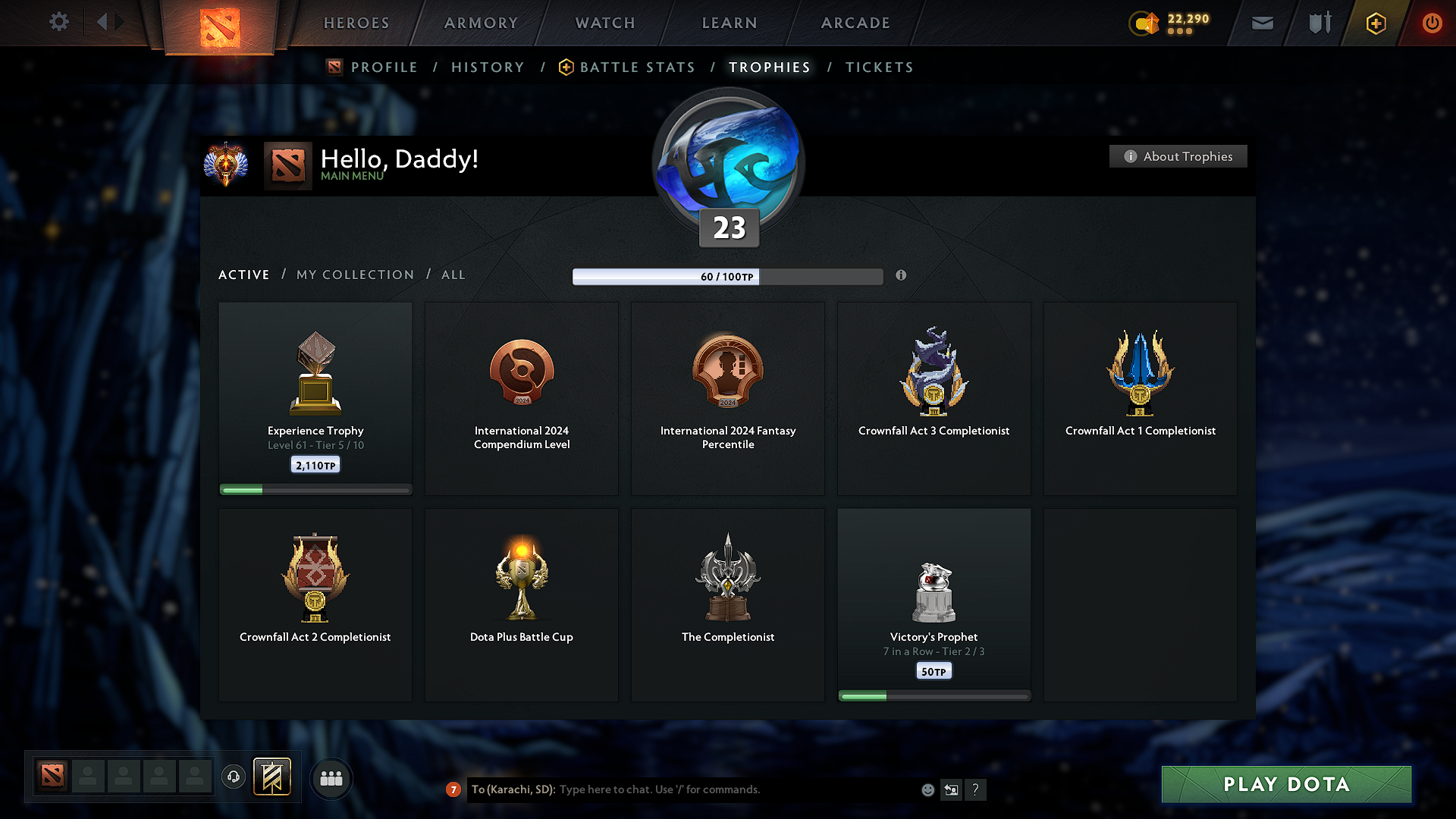The height and width of the screenshot is (819, 1456).
Task: Open the emoticon picker in the chat bar
Action: pyautogui.click(x=927, y=789)
